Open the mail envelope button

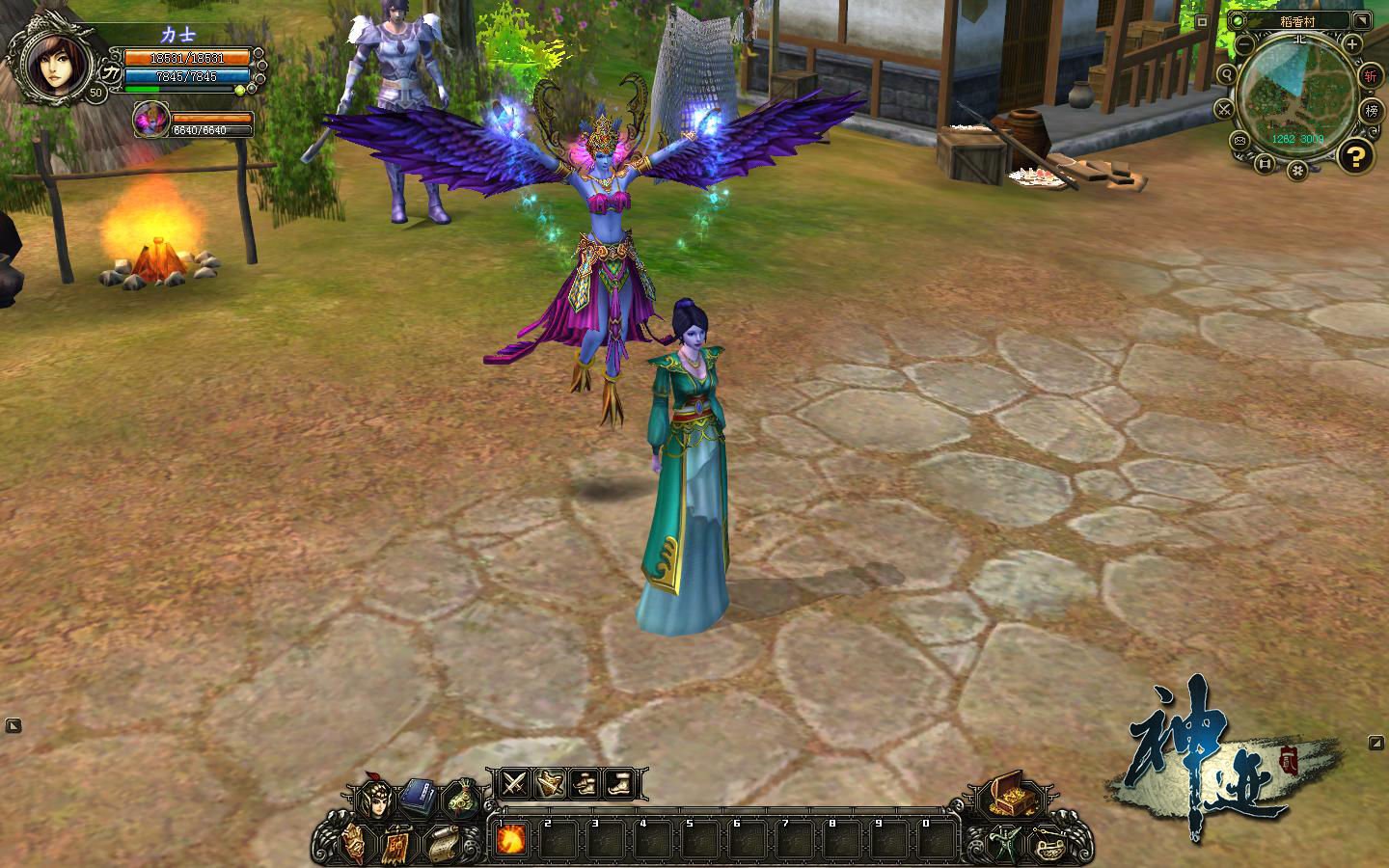(1239, 140)
